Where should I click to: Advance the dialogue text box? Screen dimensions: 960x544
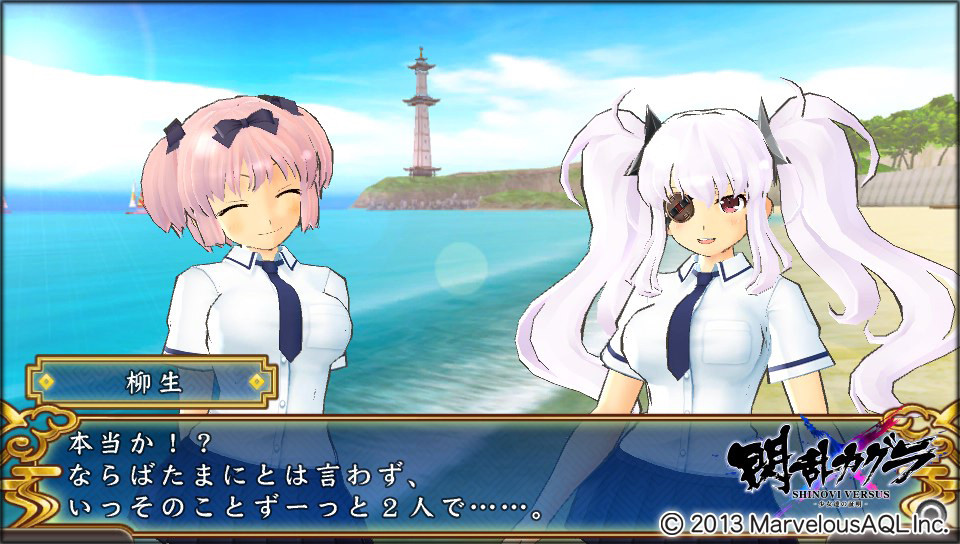400,475
